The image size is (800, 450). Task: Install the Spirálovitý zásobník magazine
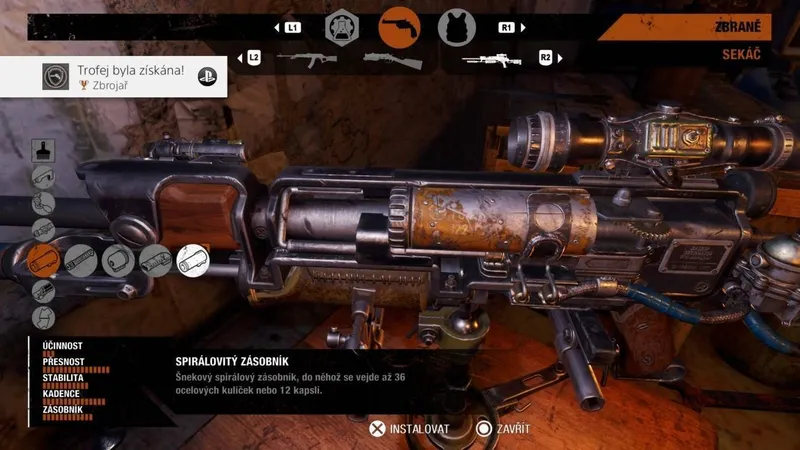coord(408,428)
